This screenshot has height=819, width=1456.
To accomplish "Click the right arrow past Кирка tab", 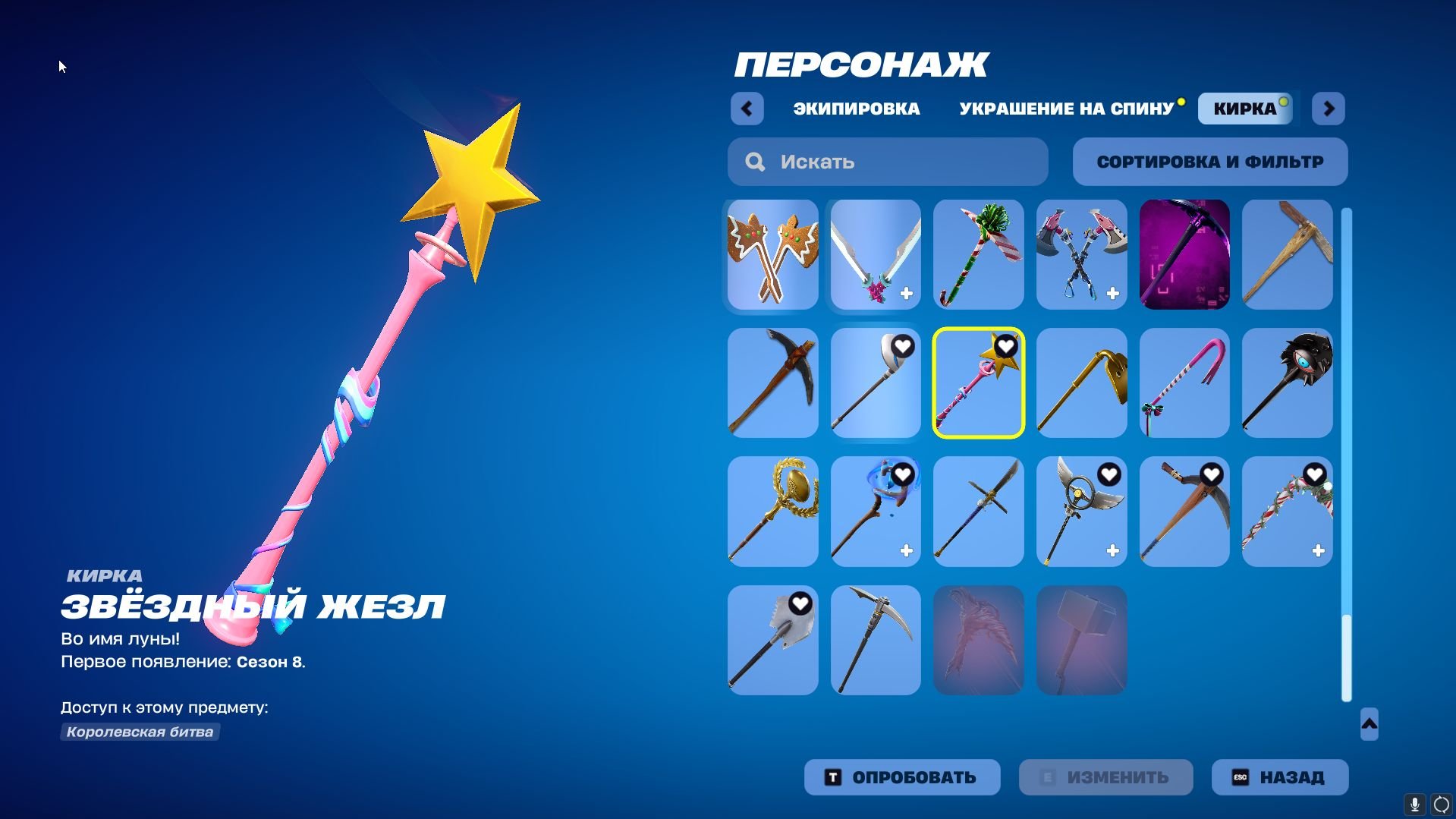I will click(1328, 109).
